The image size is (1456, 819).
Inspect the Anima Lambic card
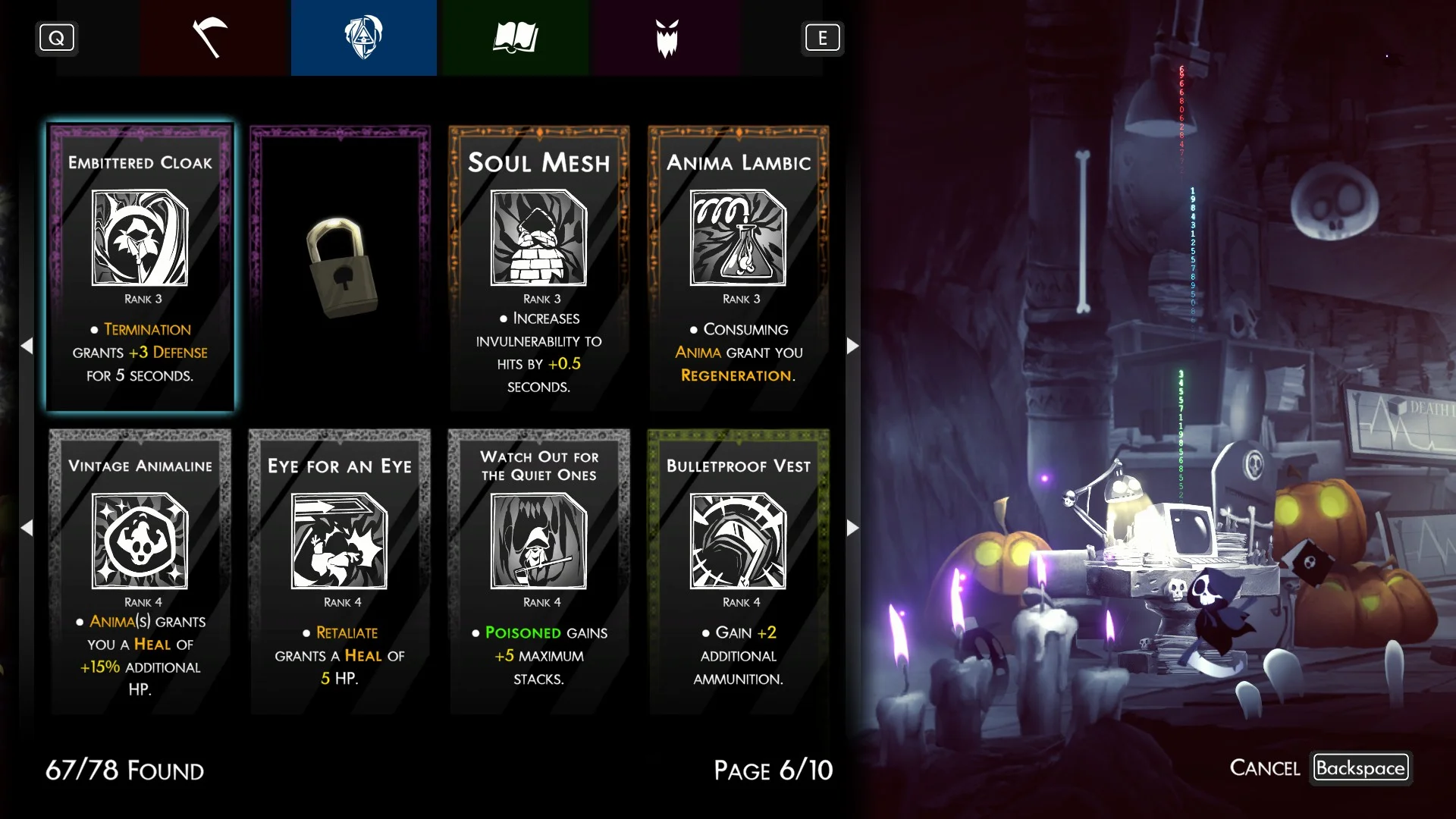(739, 268)
